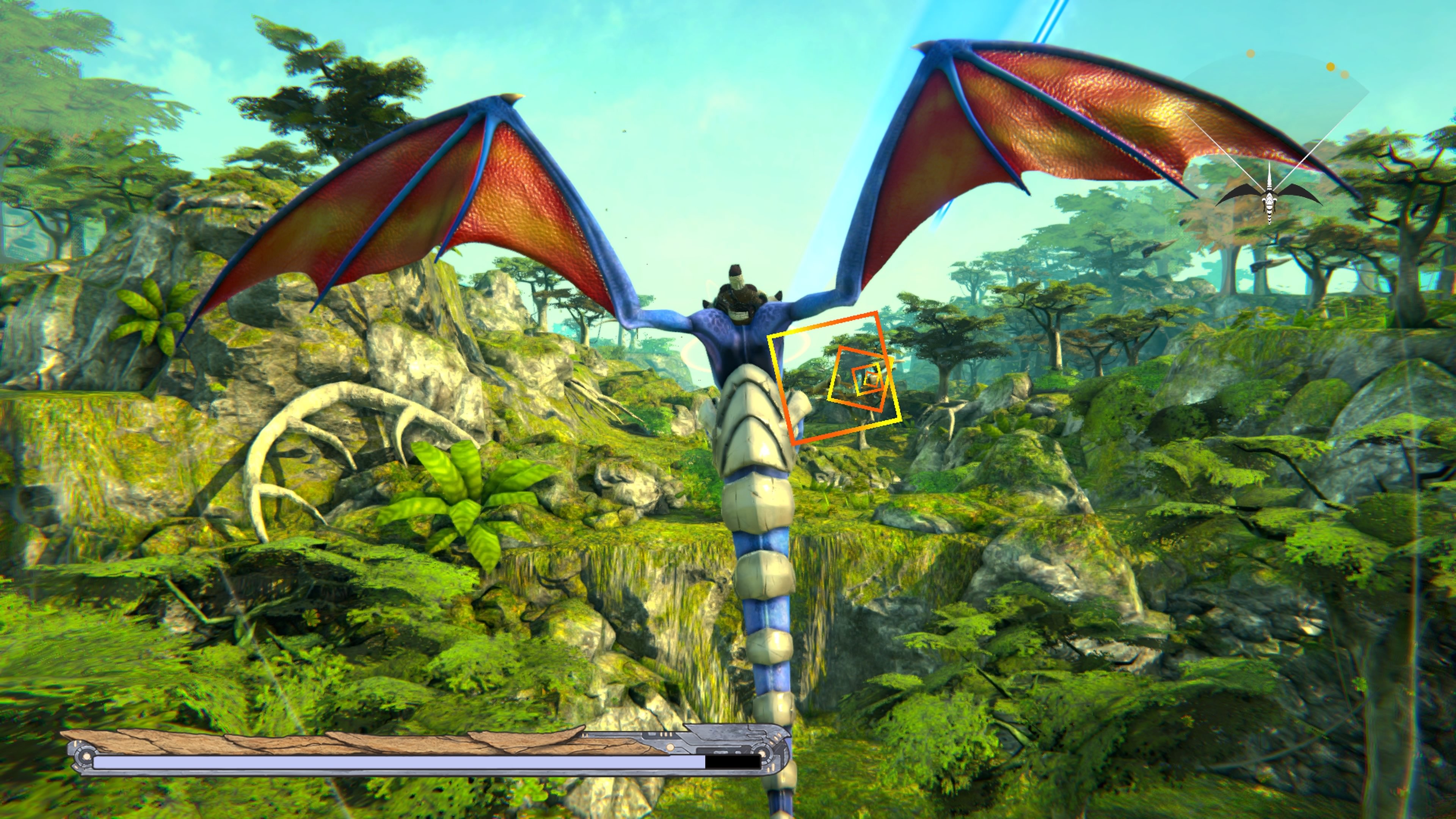
Task: Click the largest yellow enemy dot on radar
Action: click(1330, 67)
